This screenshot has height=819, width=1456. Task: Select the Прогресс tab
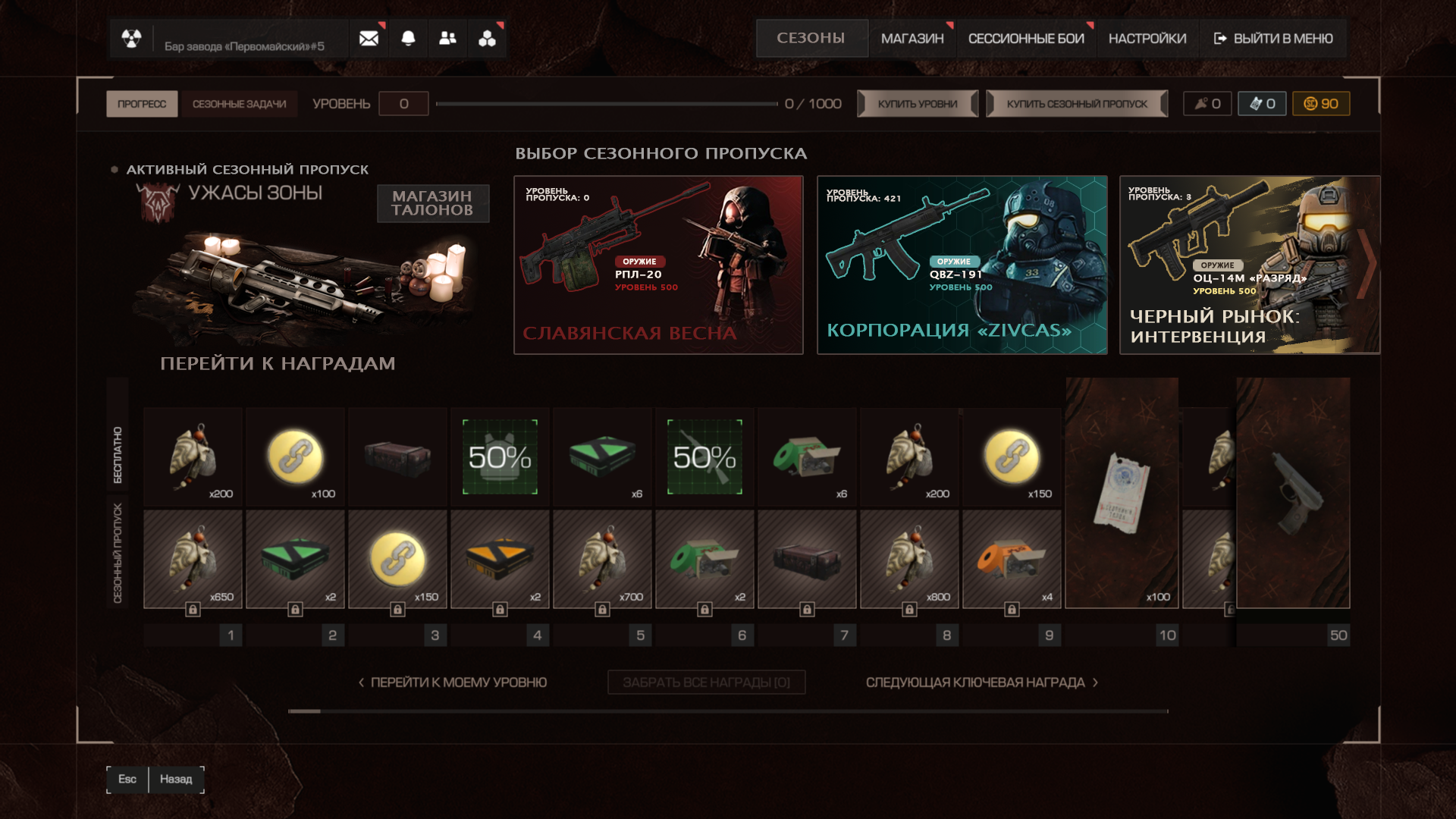pos(142,104)
